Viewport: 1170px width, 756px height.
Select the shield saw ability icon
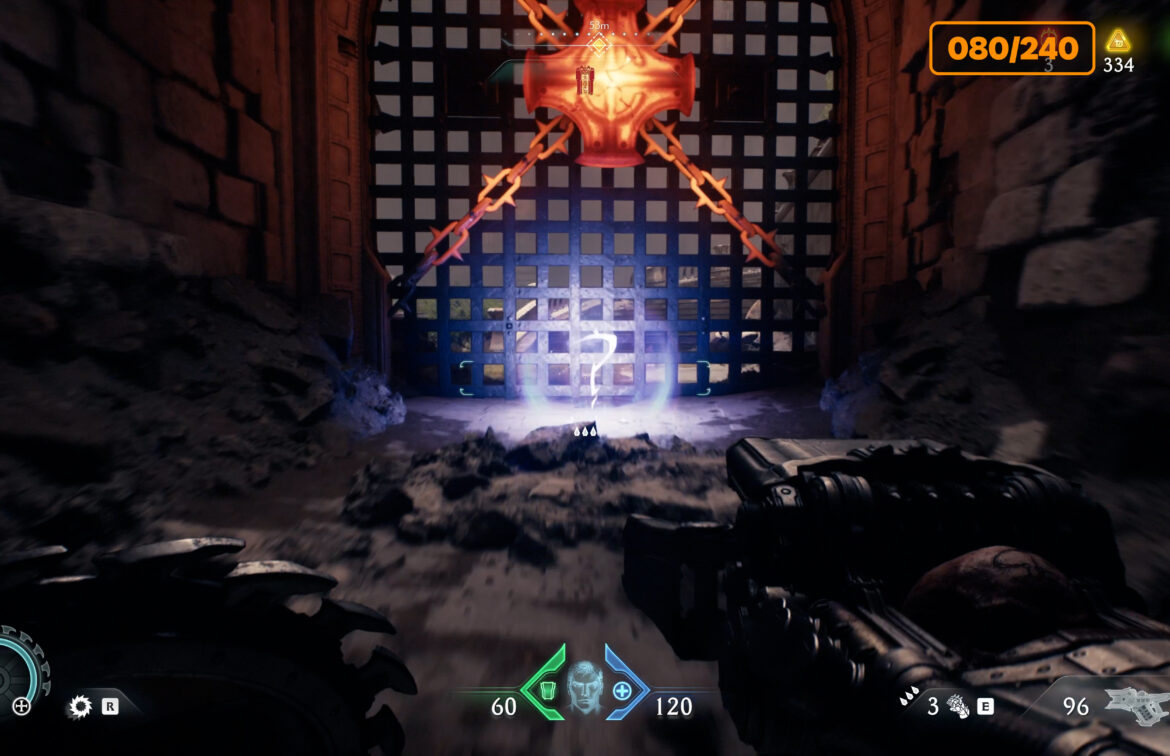pyautogui.click(x=80, y=707)
